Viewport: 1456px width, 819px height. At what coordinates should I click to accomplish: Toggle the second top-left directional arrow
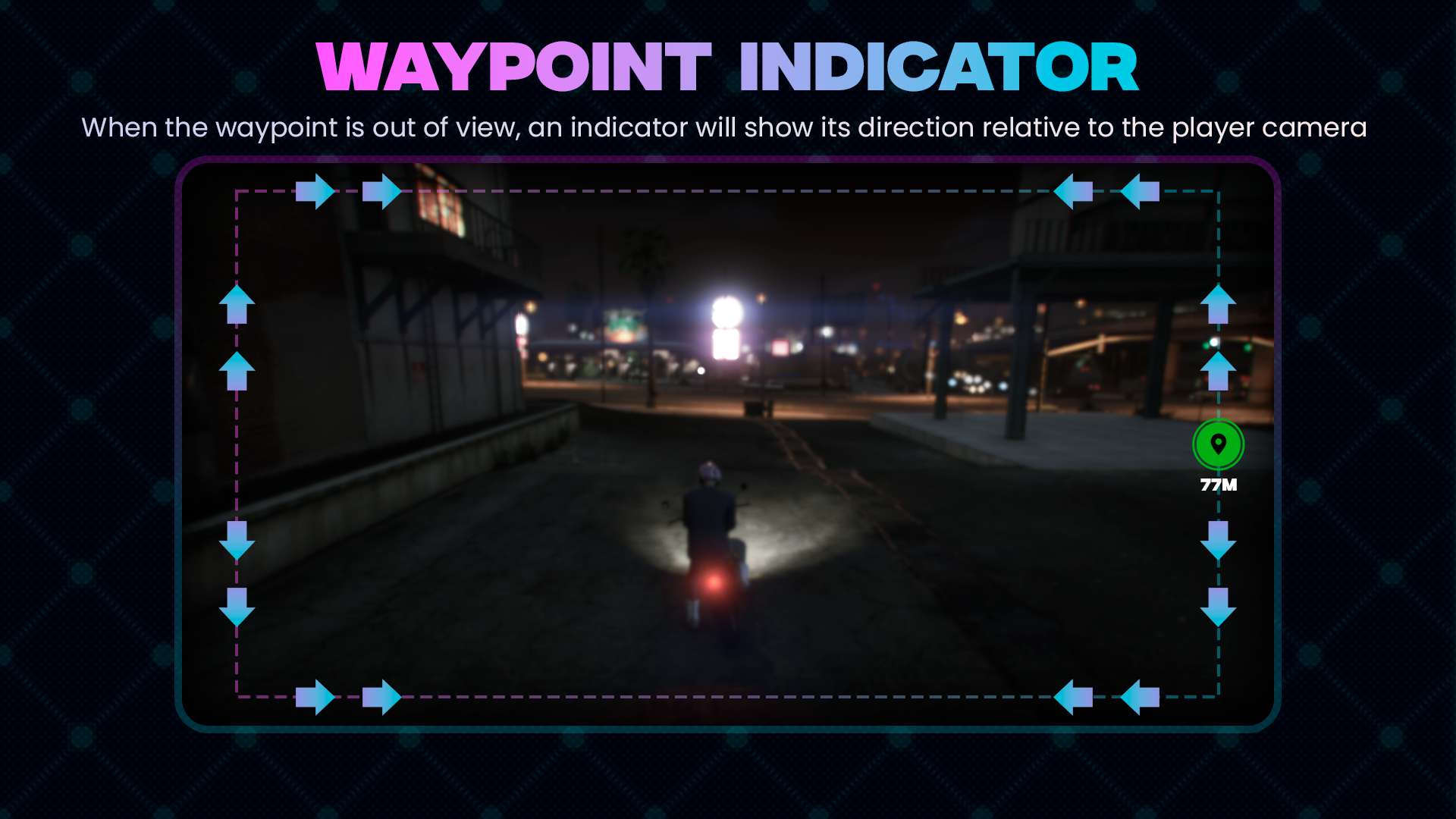(382, 191)
